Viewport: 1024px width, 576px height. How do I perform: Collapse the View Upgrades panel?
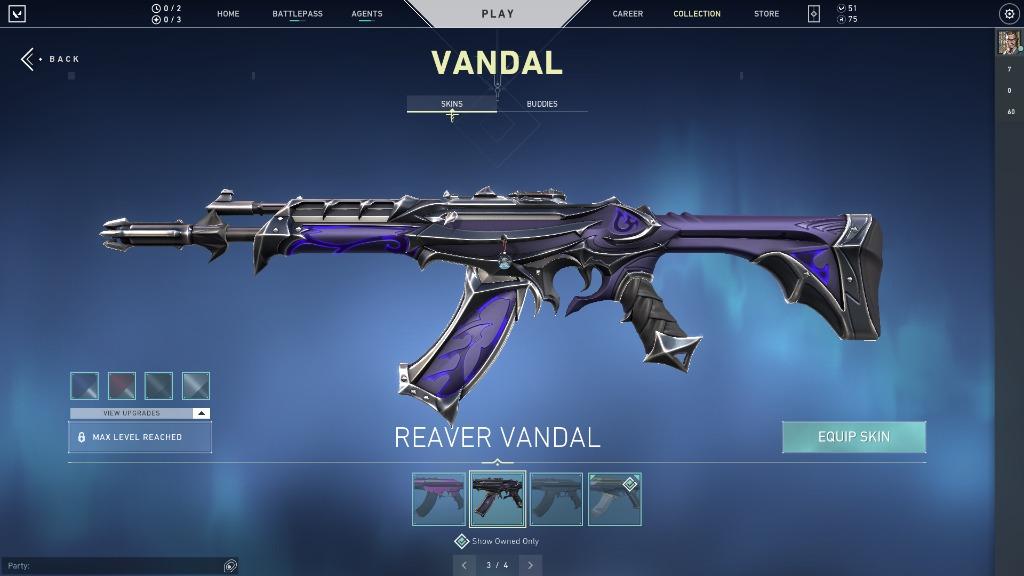[x=201, y=413]
